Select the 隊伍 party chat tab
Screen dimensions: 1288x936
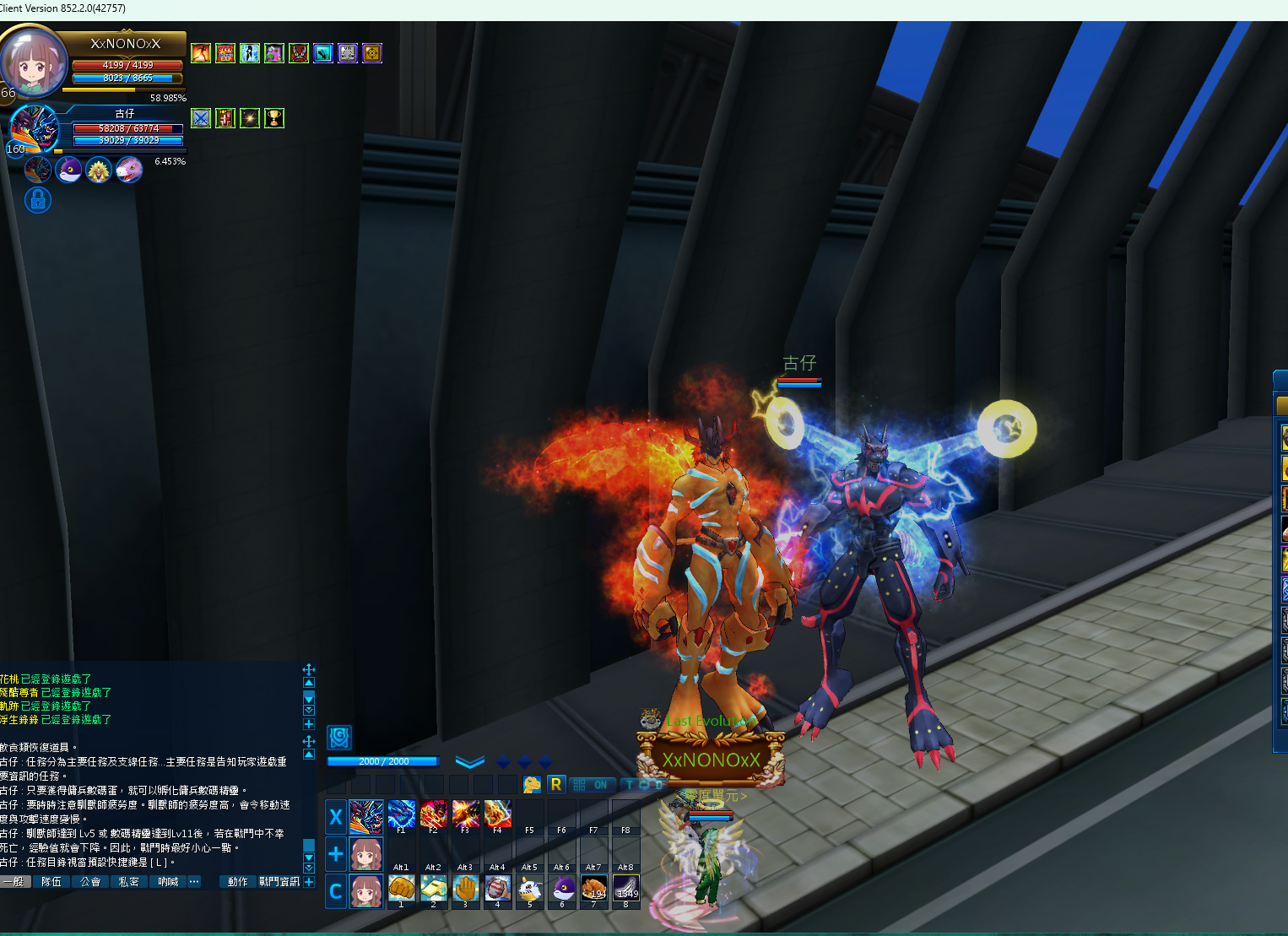point(51,882)
